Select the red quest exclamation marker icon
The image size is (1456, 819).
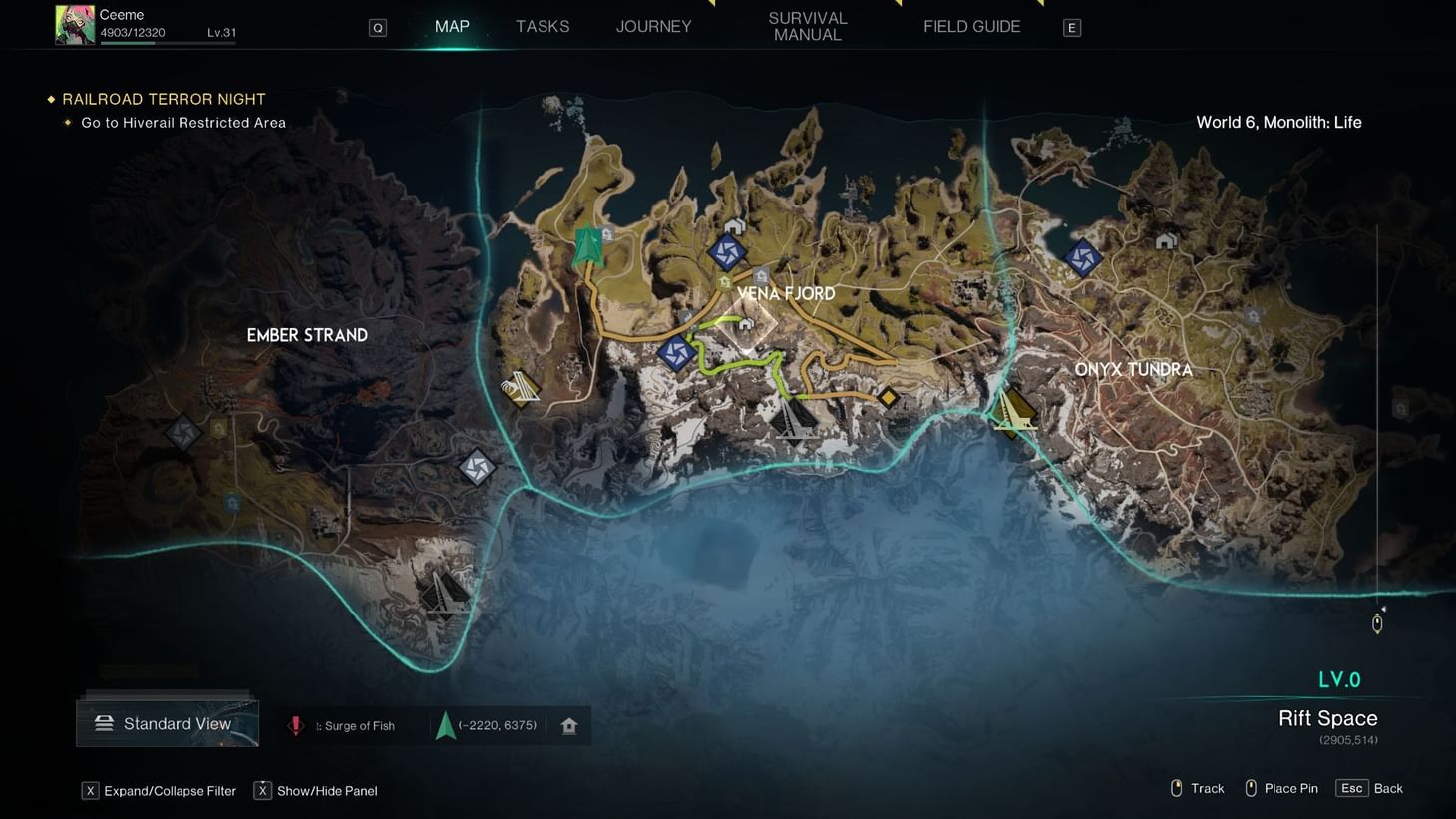[296, 725]
